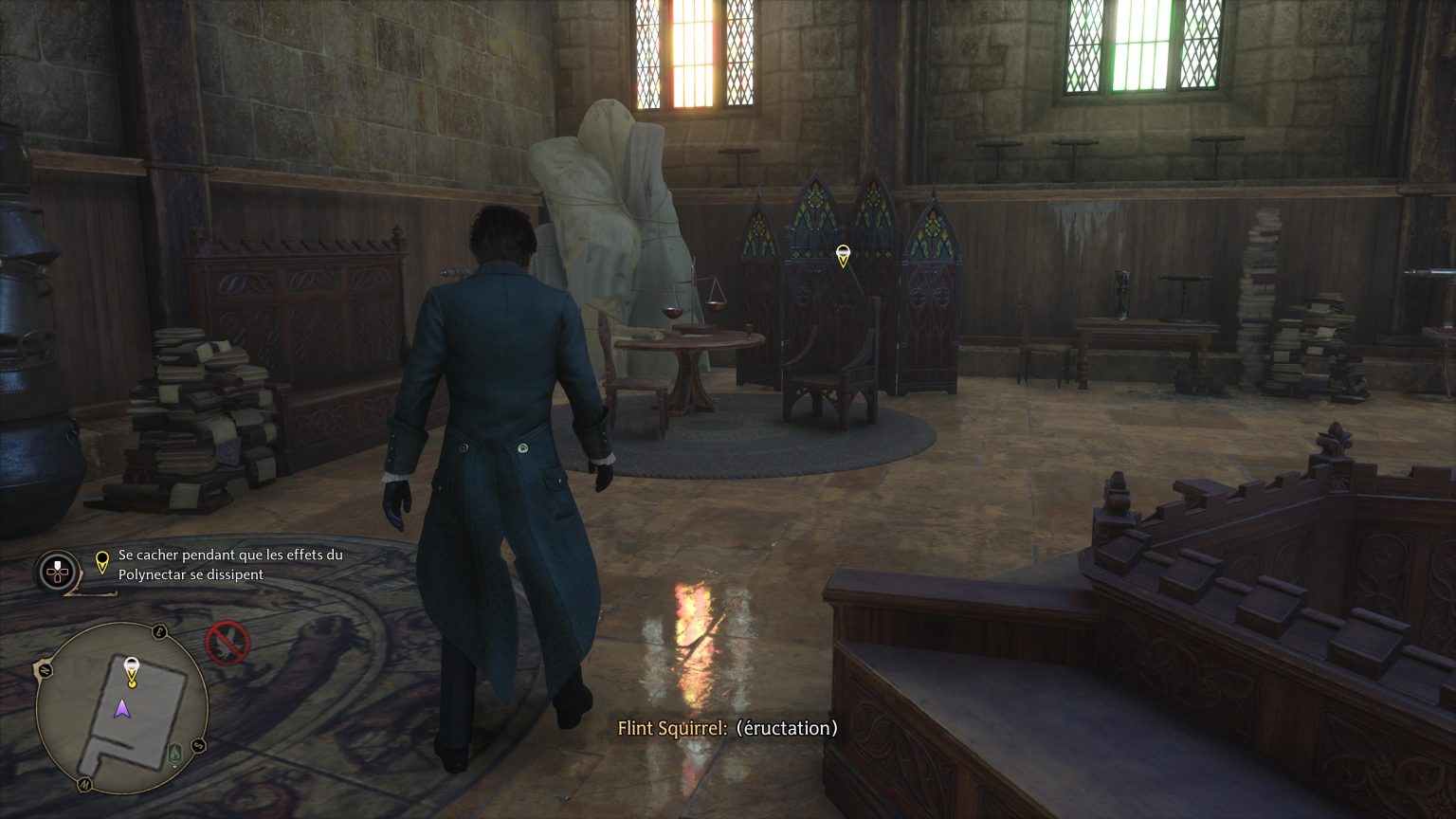
Task: Click the S compass marker on the minimap
Action: 197,744
